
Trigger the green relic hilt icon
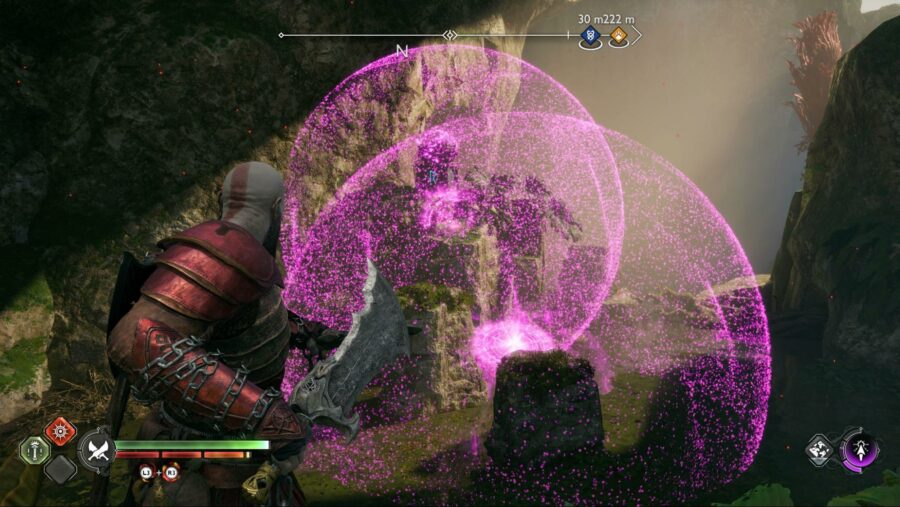pyautogui.click(x=35, y=450)
